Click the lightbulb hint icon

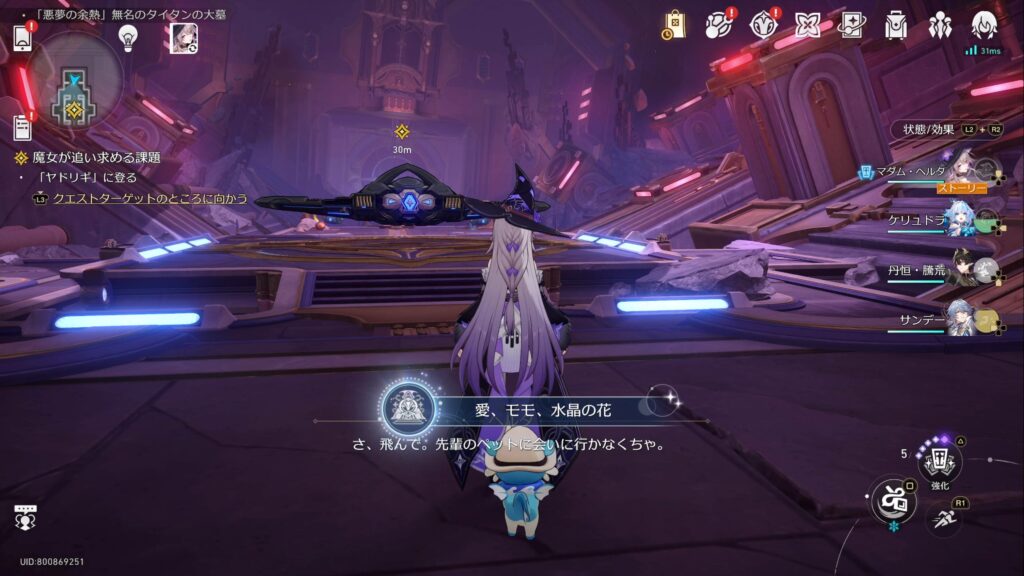click(128, 37)
